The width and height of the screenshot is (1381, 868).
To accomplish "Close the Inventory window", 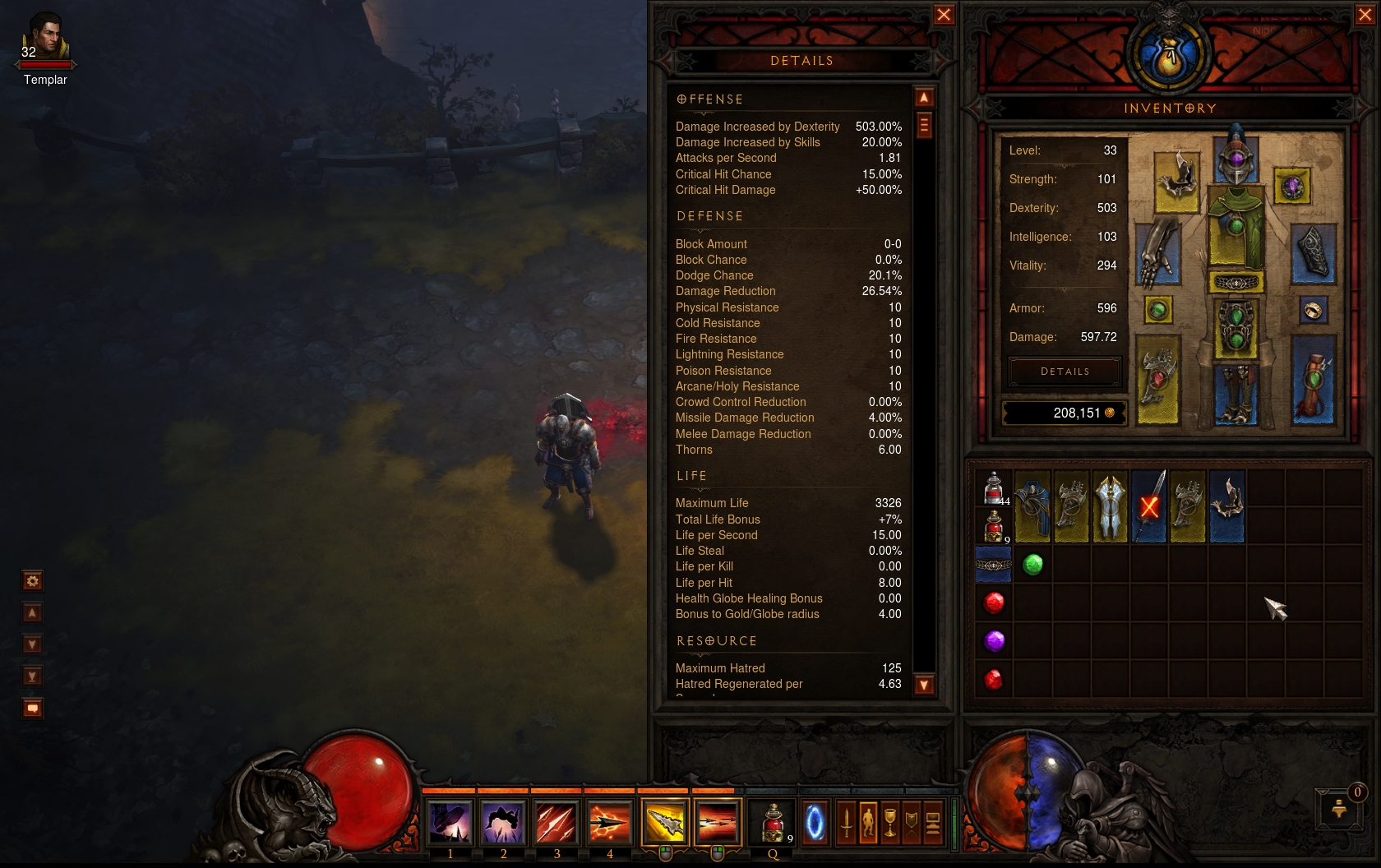I will [1365, 15].
